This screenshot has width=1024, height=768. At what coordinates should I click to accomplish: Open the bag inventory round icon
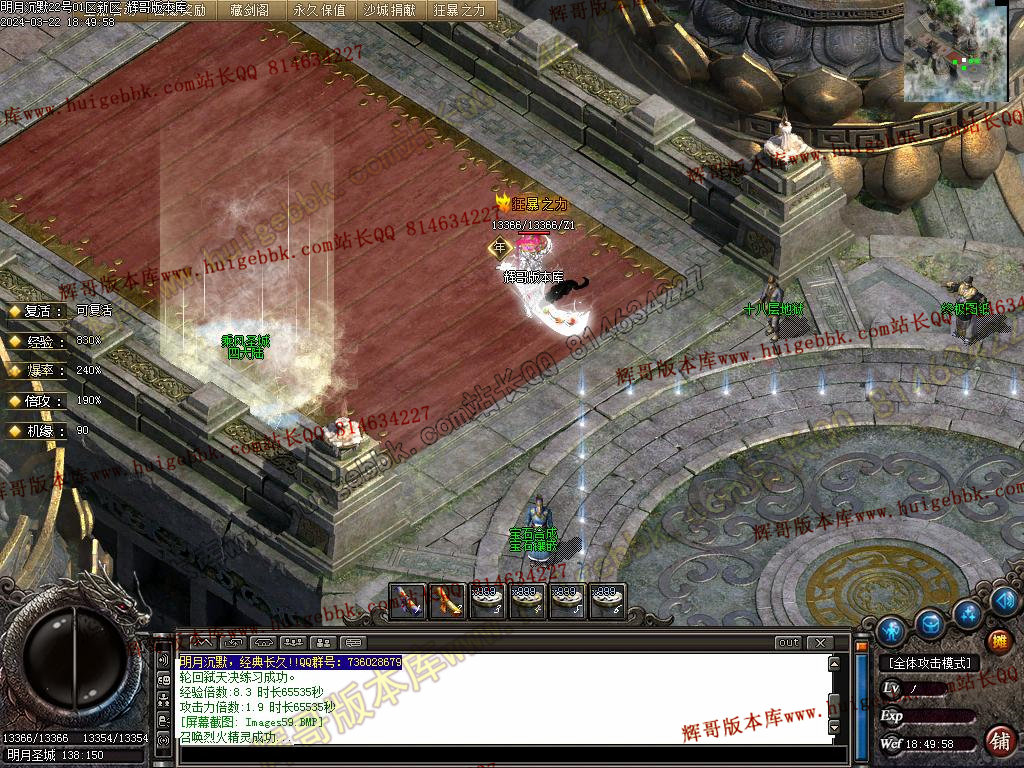930,624
